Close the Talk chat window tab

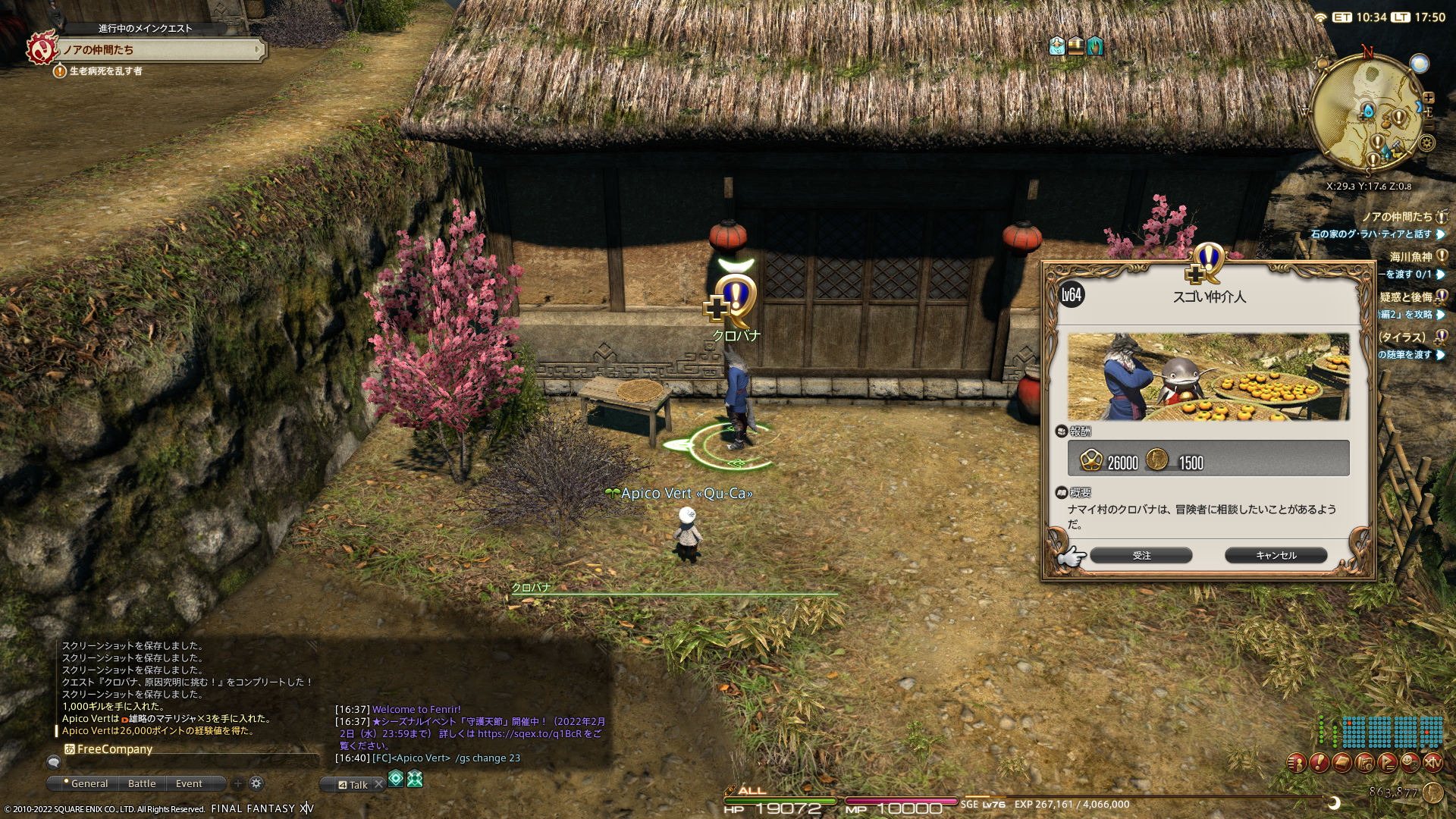click(378, 785)
